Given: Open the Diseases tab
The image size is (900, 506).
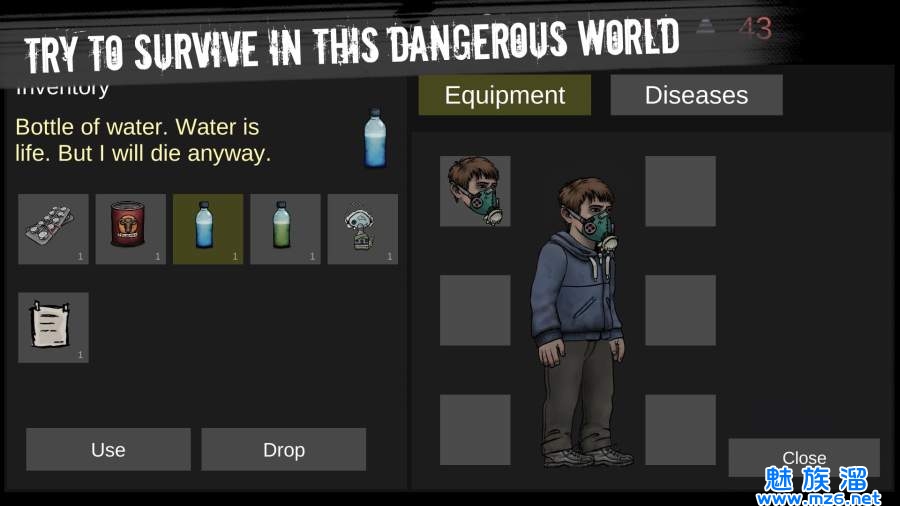Looking at the screenshot, I should click(x=696, y=95).
